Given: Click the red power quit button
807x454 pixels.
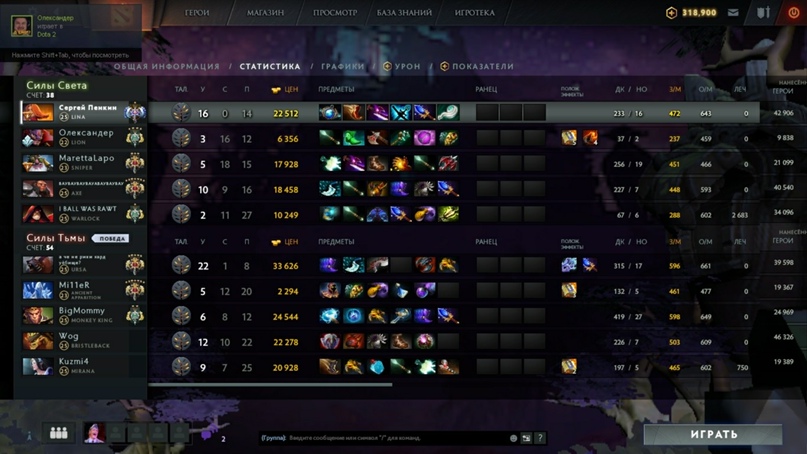Looking at the screenshot, I should [x=794, y=13].
